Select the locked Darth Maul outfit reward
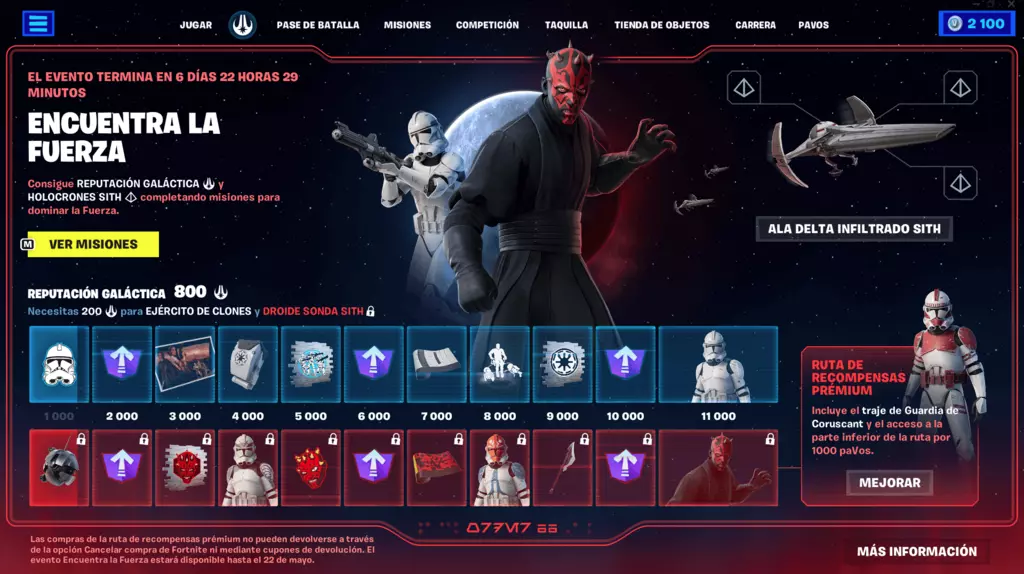 point(718,468)
